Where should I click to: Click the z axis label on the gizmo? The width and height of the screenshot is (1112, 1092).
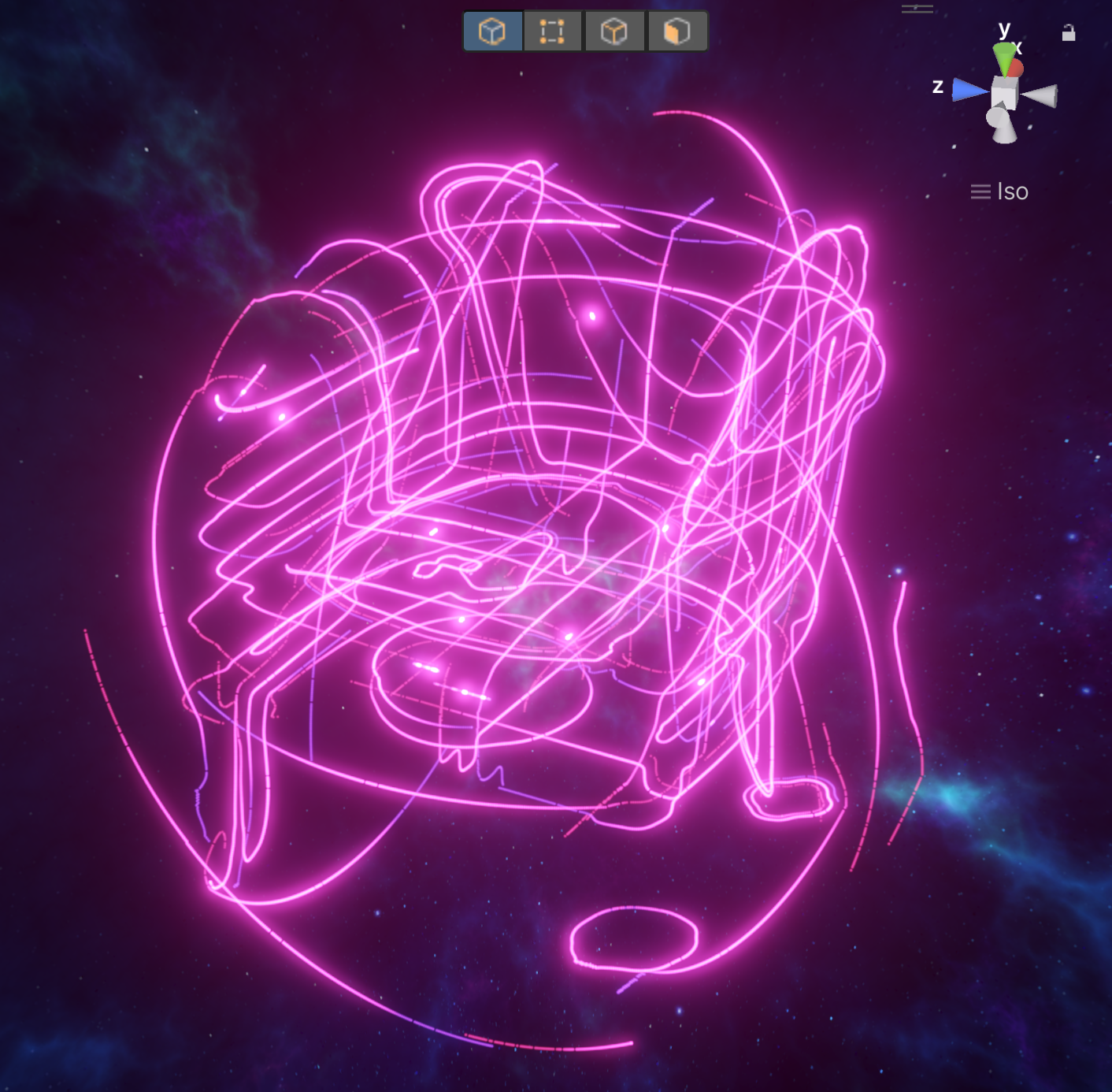point(937,87)
